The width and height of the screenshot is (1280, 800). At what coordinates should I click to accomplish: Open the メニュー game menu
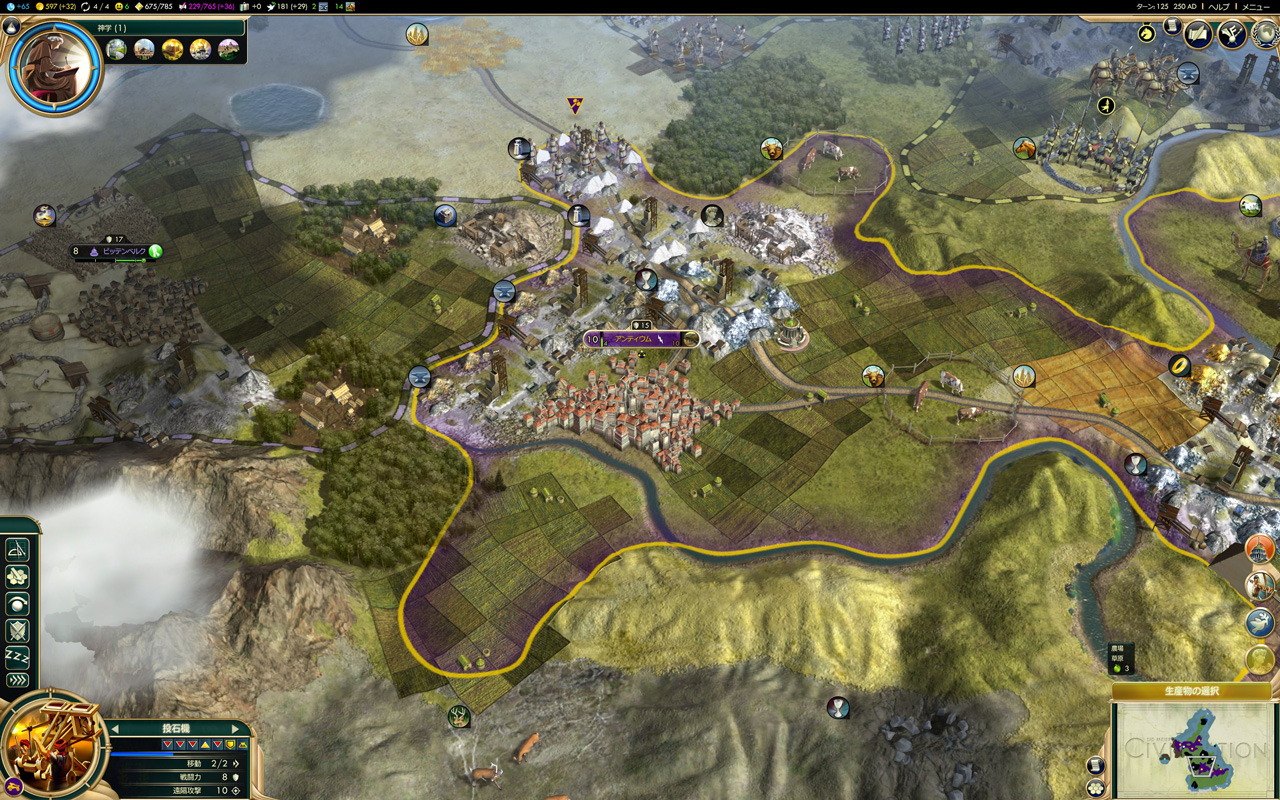[1255, 6]
